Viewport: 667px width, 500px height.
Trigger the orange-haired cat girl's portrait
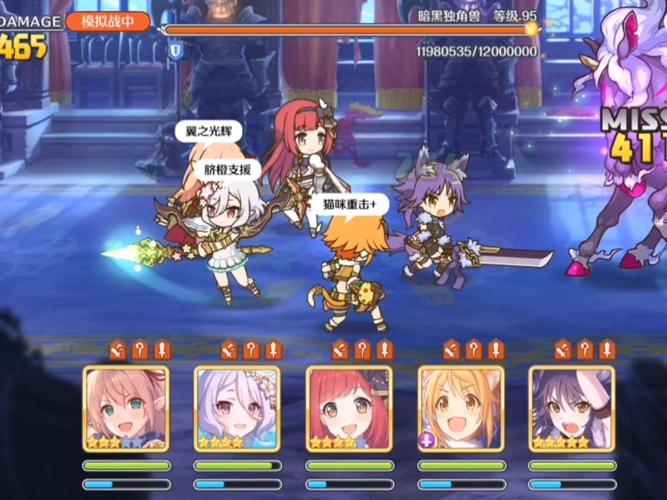[461, 408]
